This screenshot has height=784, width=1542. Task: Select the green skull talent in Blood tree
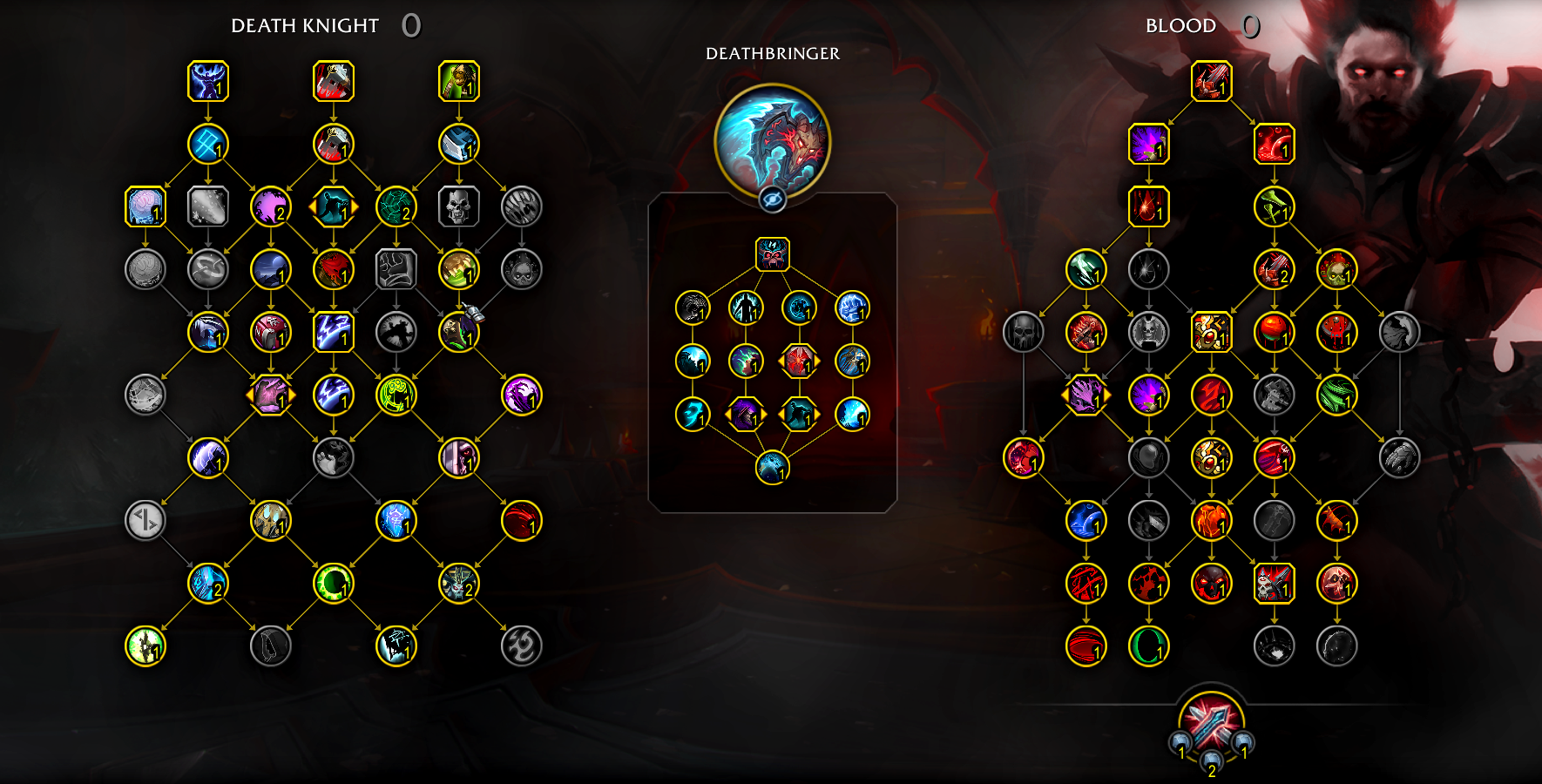click(x=1336, y=269)
